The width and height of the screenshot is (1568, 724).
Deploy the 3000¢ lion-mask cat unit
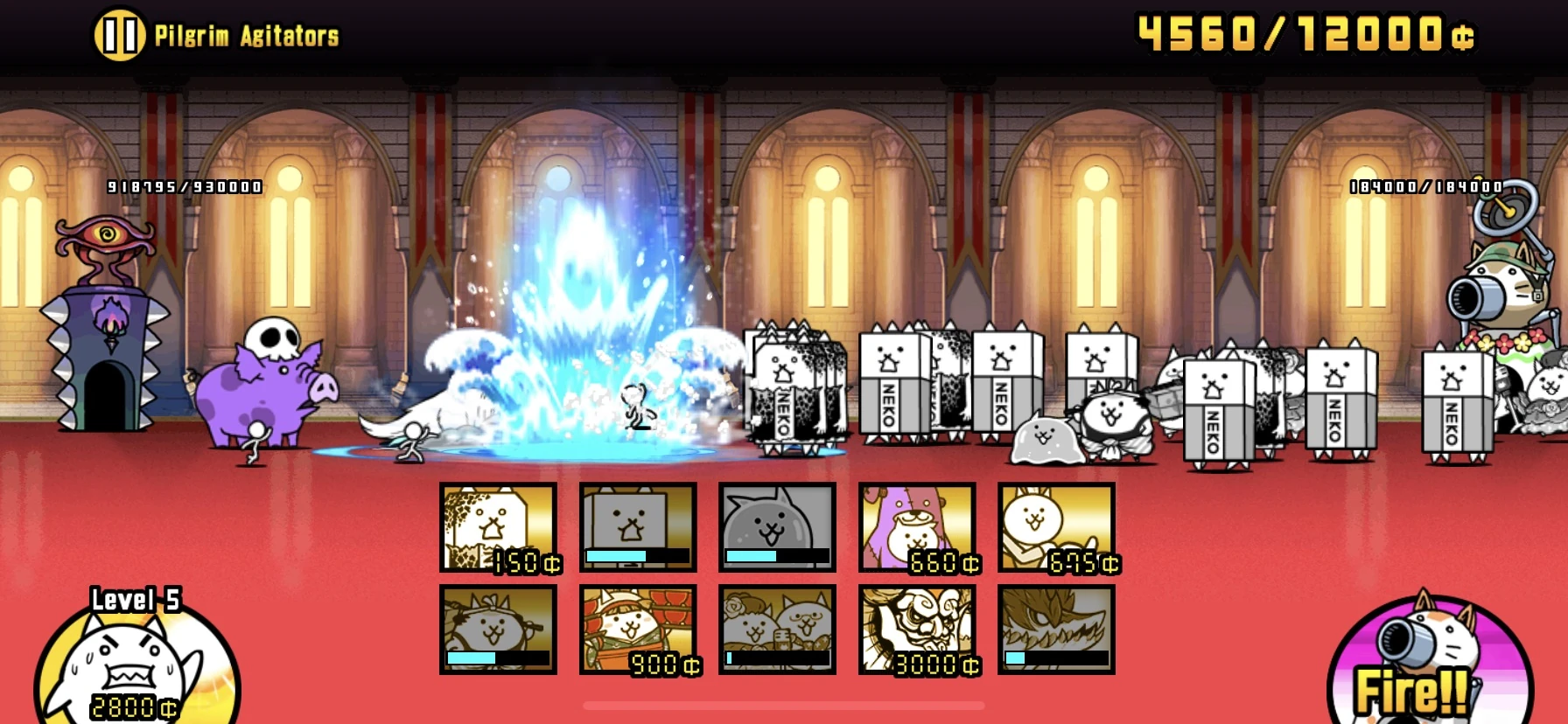914,628
